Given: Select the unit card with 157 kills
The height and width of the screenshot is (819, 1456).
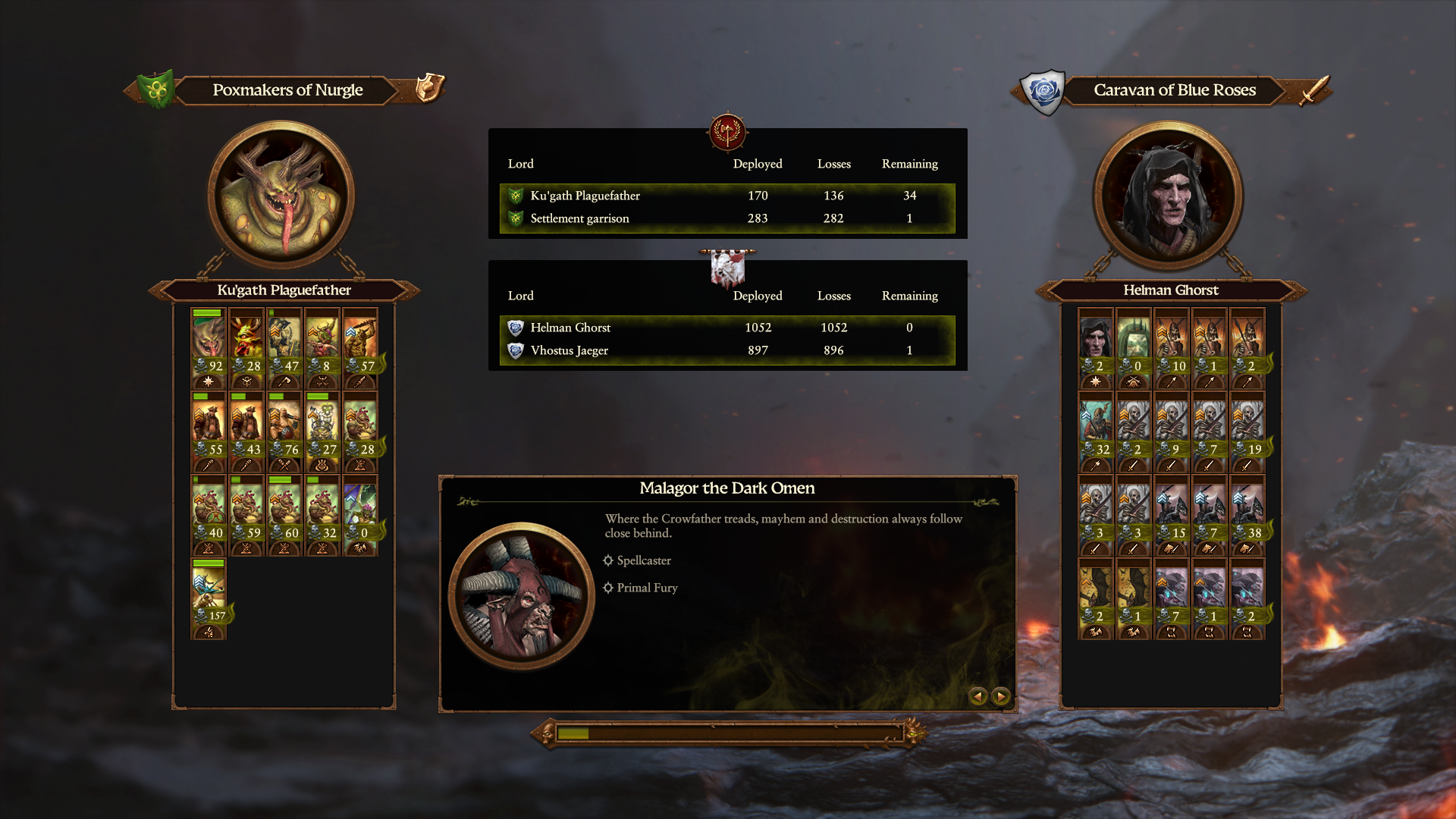Looking at the screenshot, I should coord(209,598).
